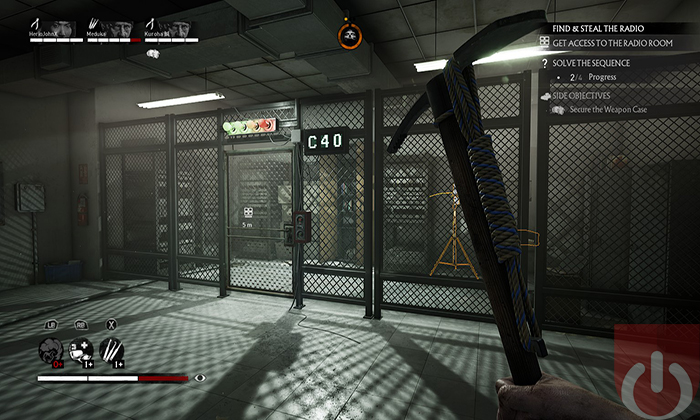Activate the smoke bomb item slot
700x420 pixels.
pos(51,351)
